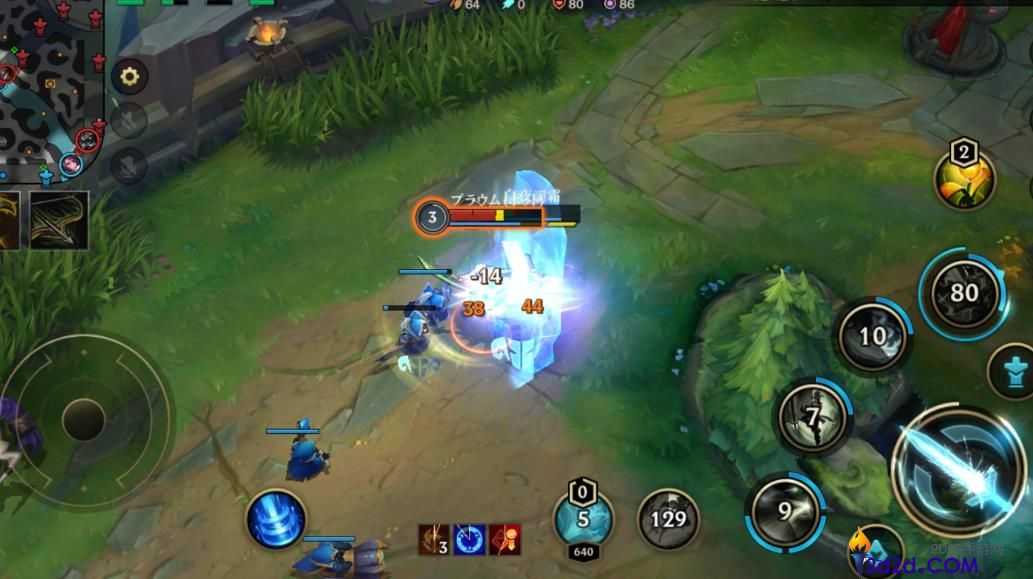Select the buff icon showing 3 stacks

click(x=434, y=539)
